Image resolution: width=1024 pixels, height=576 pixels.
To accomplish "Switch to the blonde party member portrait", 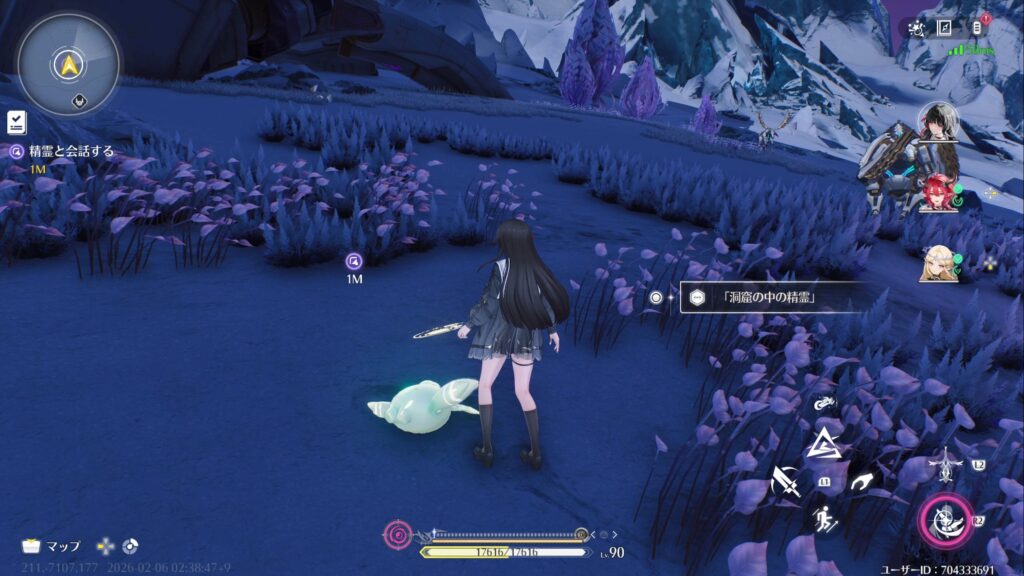I will click(938, 262).
